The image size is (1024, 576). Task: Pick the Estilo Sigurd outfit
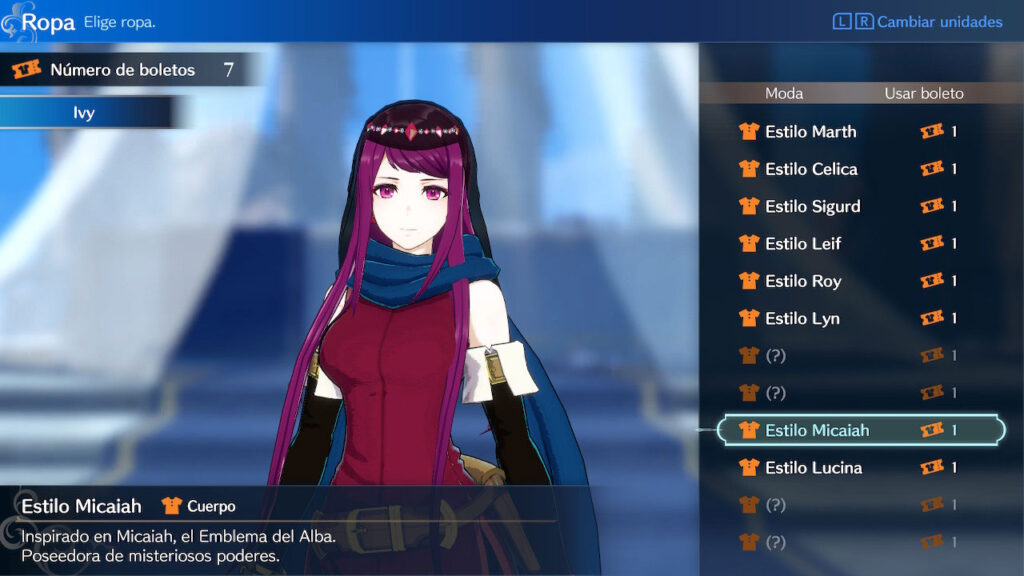812,206
